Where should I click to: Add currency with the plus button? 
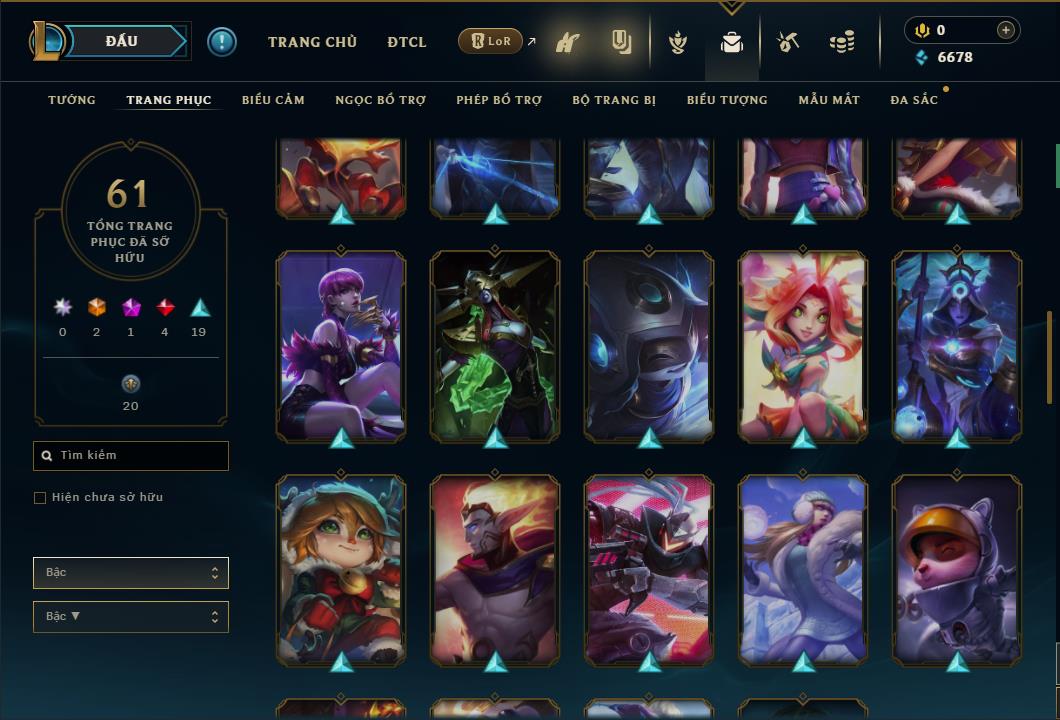point(1005,30)
